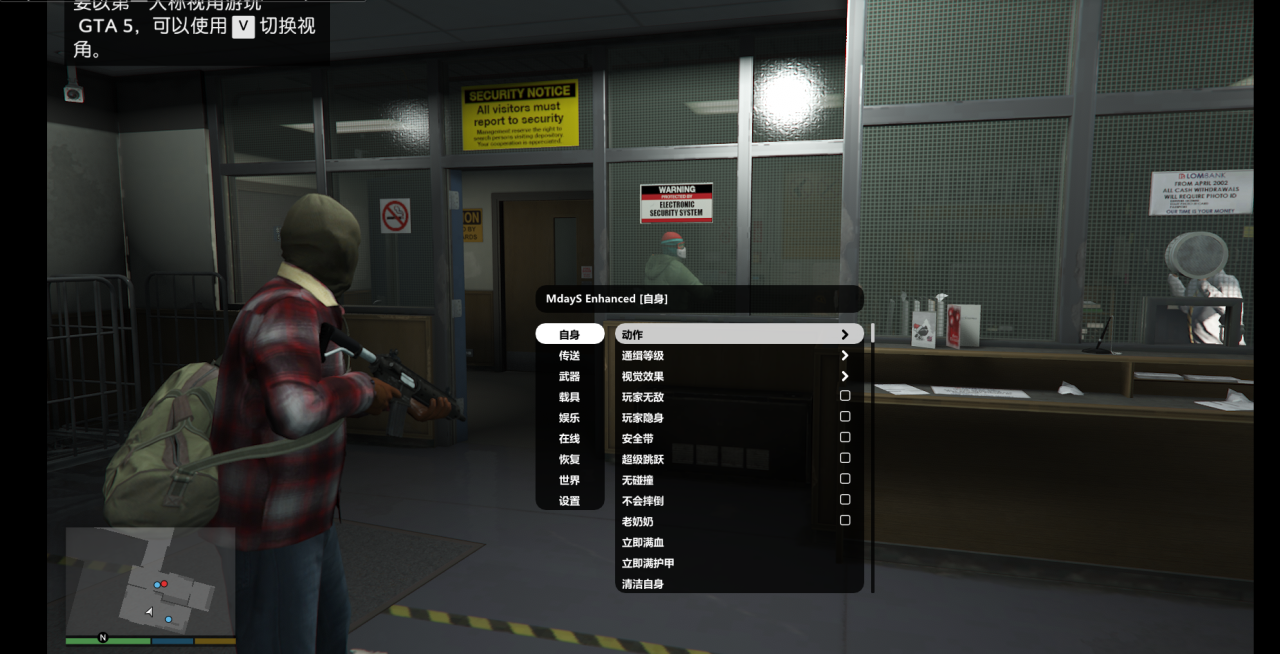
Task: Enable the 不会摔倒 checkbox
Action: 845,500
